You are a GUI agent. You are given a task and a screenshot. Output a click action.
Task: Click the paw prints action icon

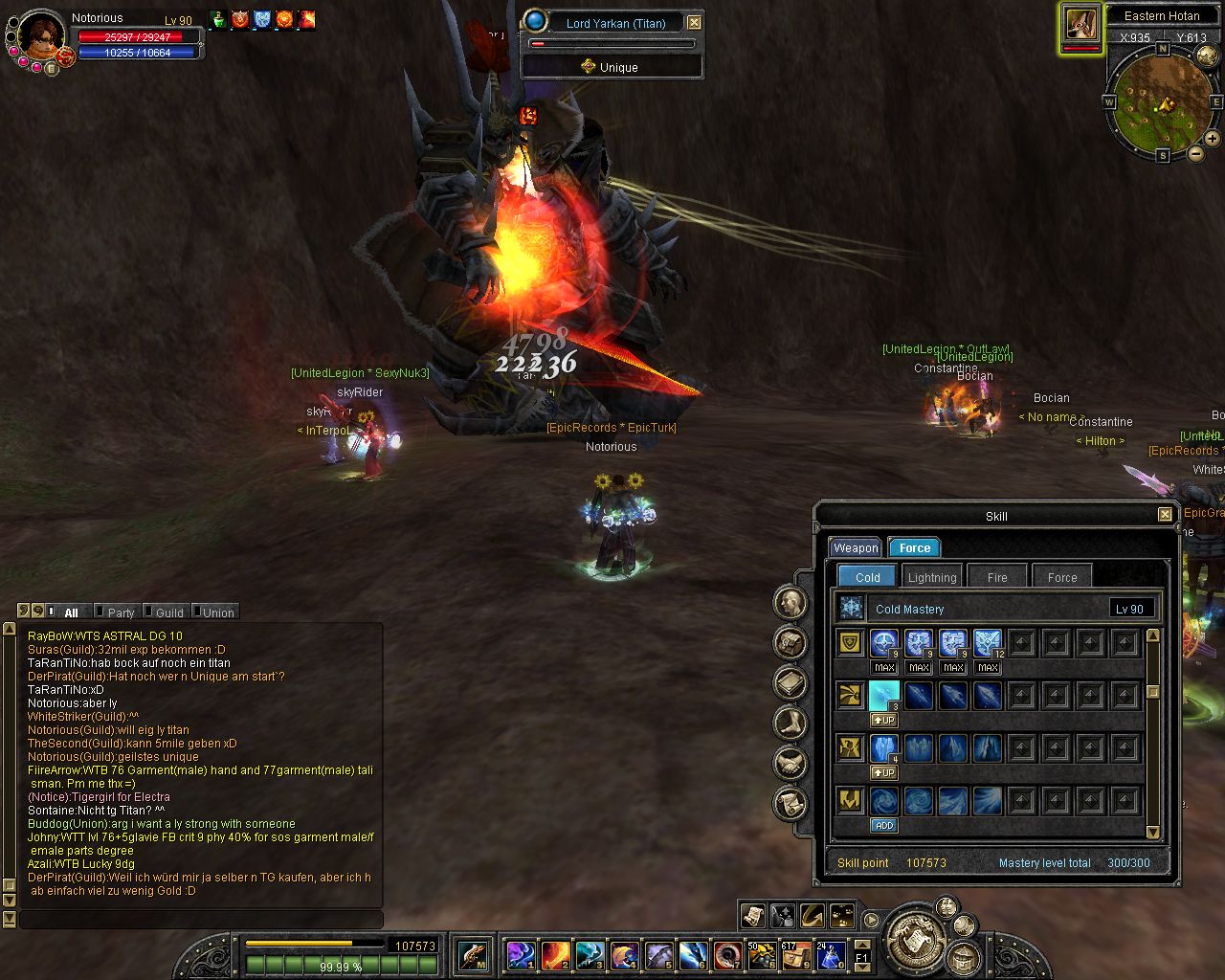click(x=842, y=916)
